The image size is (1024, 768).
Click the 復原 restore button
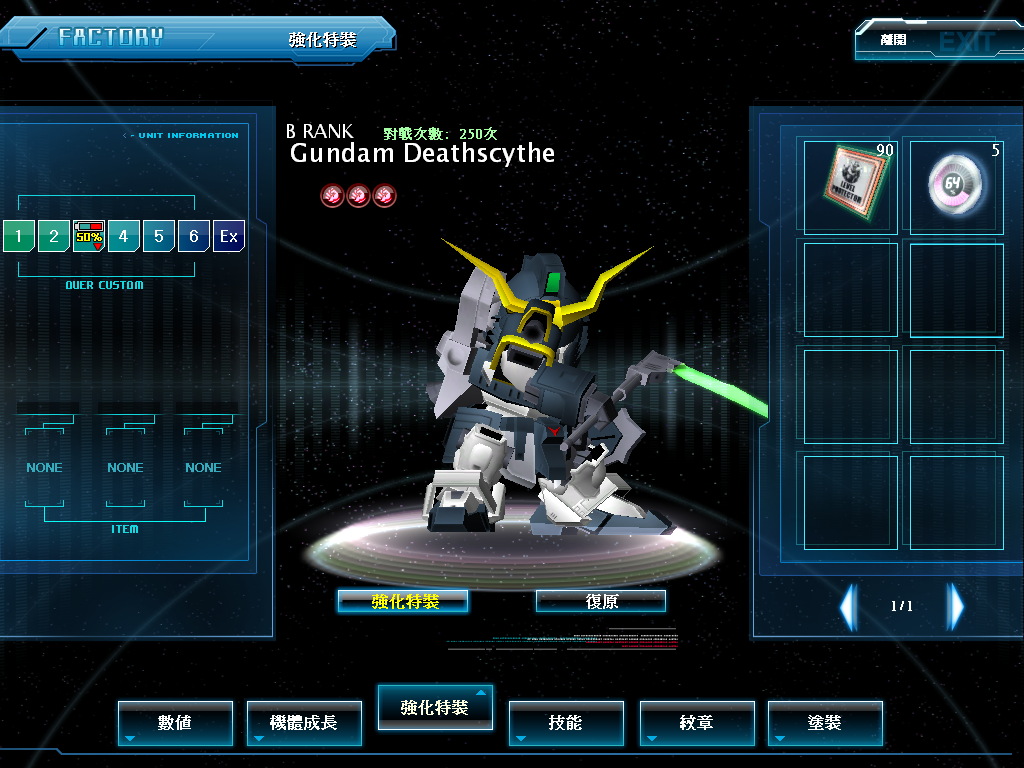coord(601,601)
